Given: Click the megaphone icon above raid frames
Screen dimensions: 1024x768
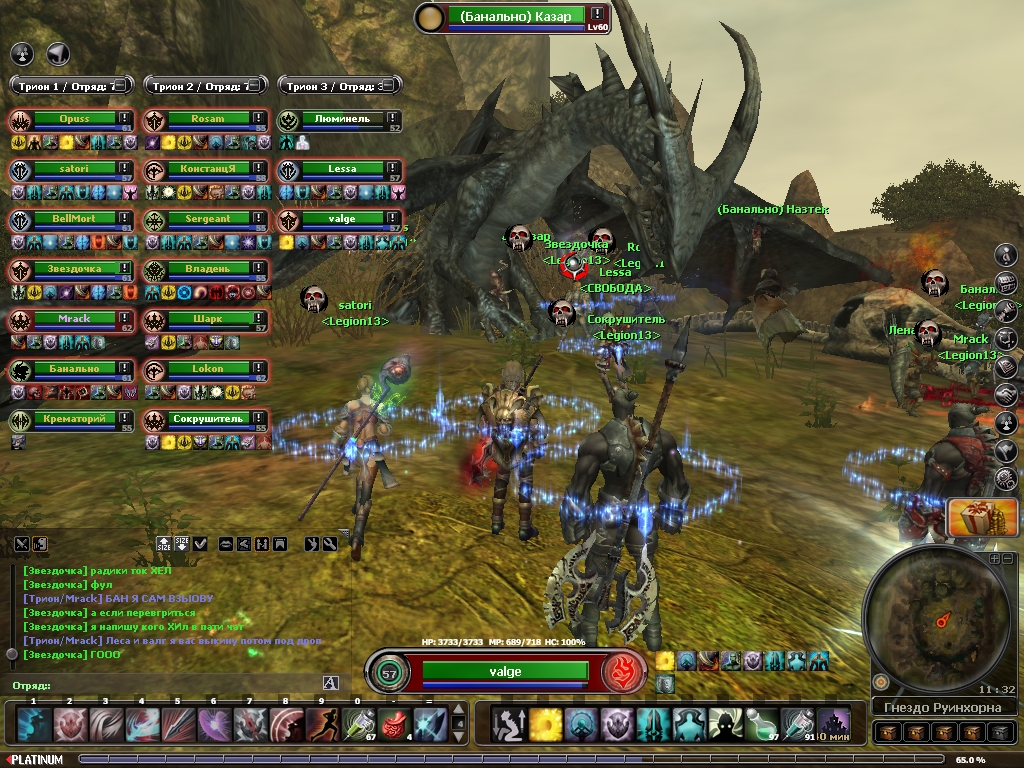Looking at the screenshot, I should (58, 53).
